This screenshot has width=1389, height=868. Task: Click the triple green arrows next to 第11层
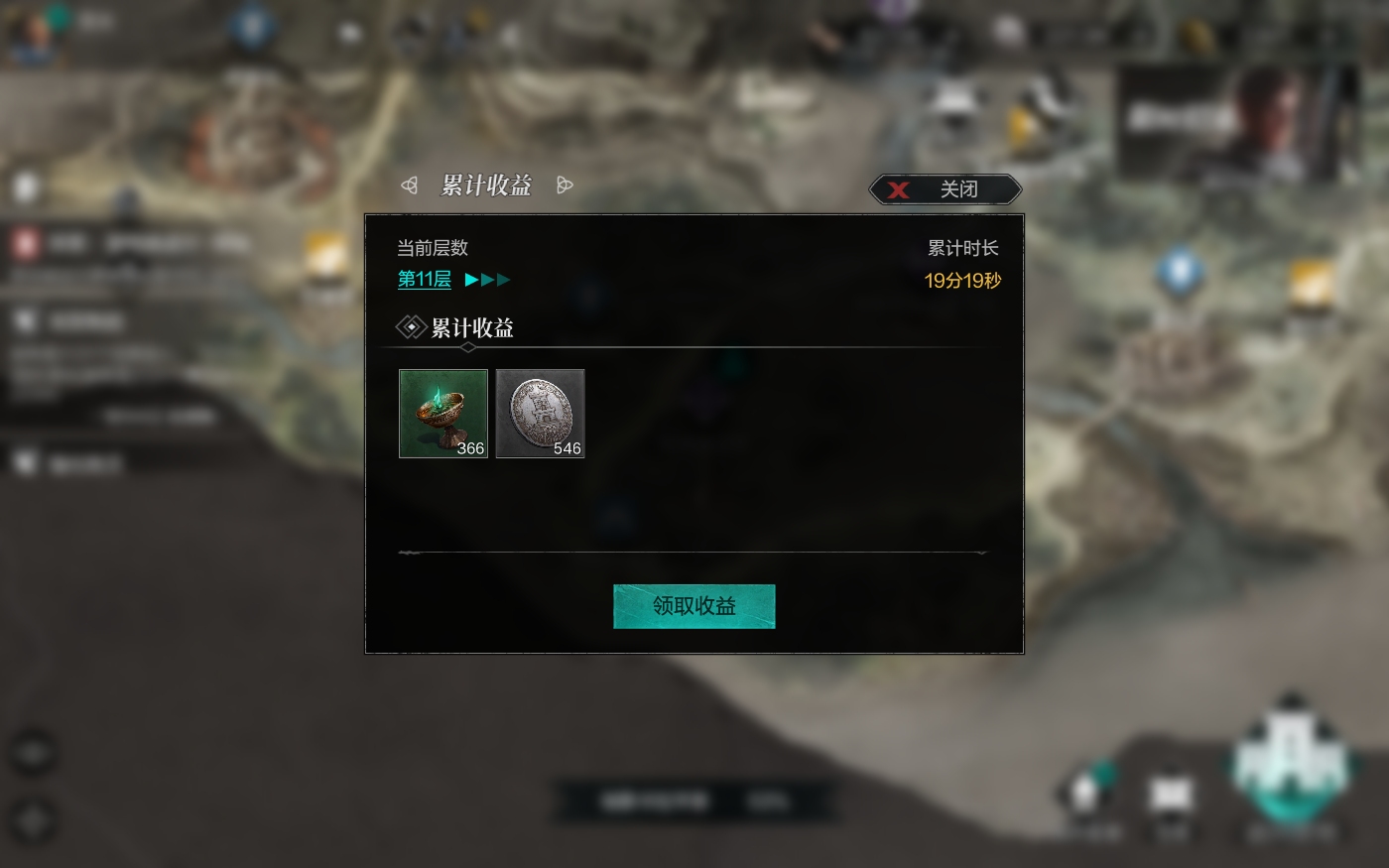tap(486, 280)
